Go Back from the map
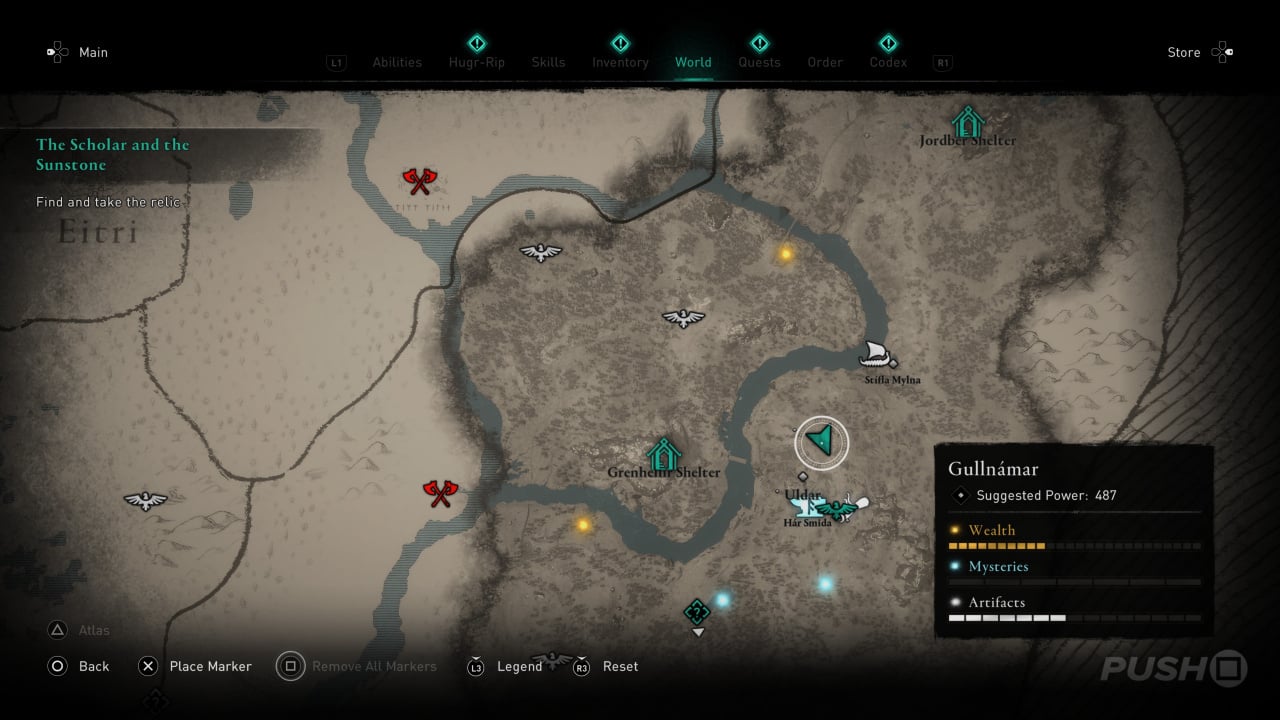This screenshot has width=1280, height=720. (x=94, y=666)
